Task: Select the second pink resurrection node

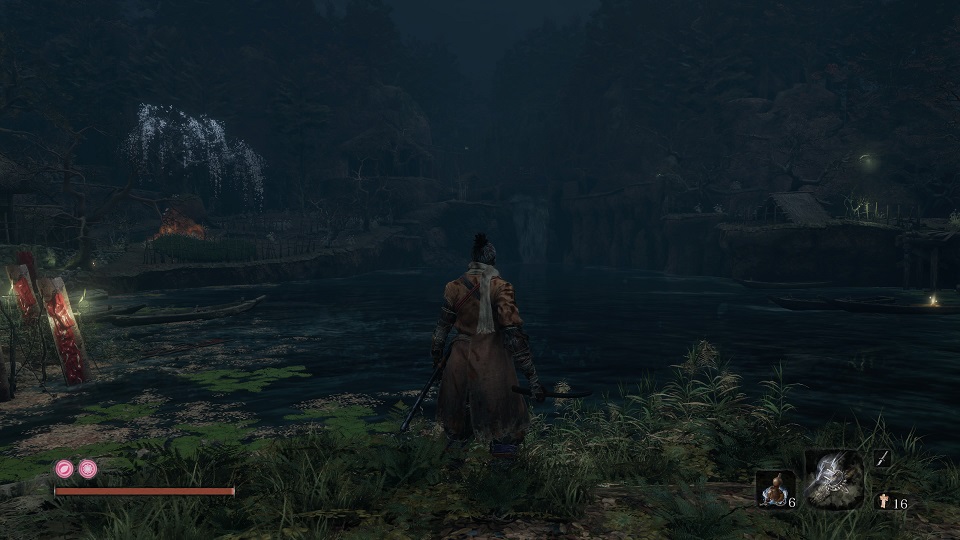Action: pos(88,468)
